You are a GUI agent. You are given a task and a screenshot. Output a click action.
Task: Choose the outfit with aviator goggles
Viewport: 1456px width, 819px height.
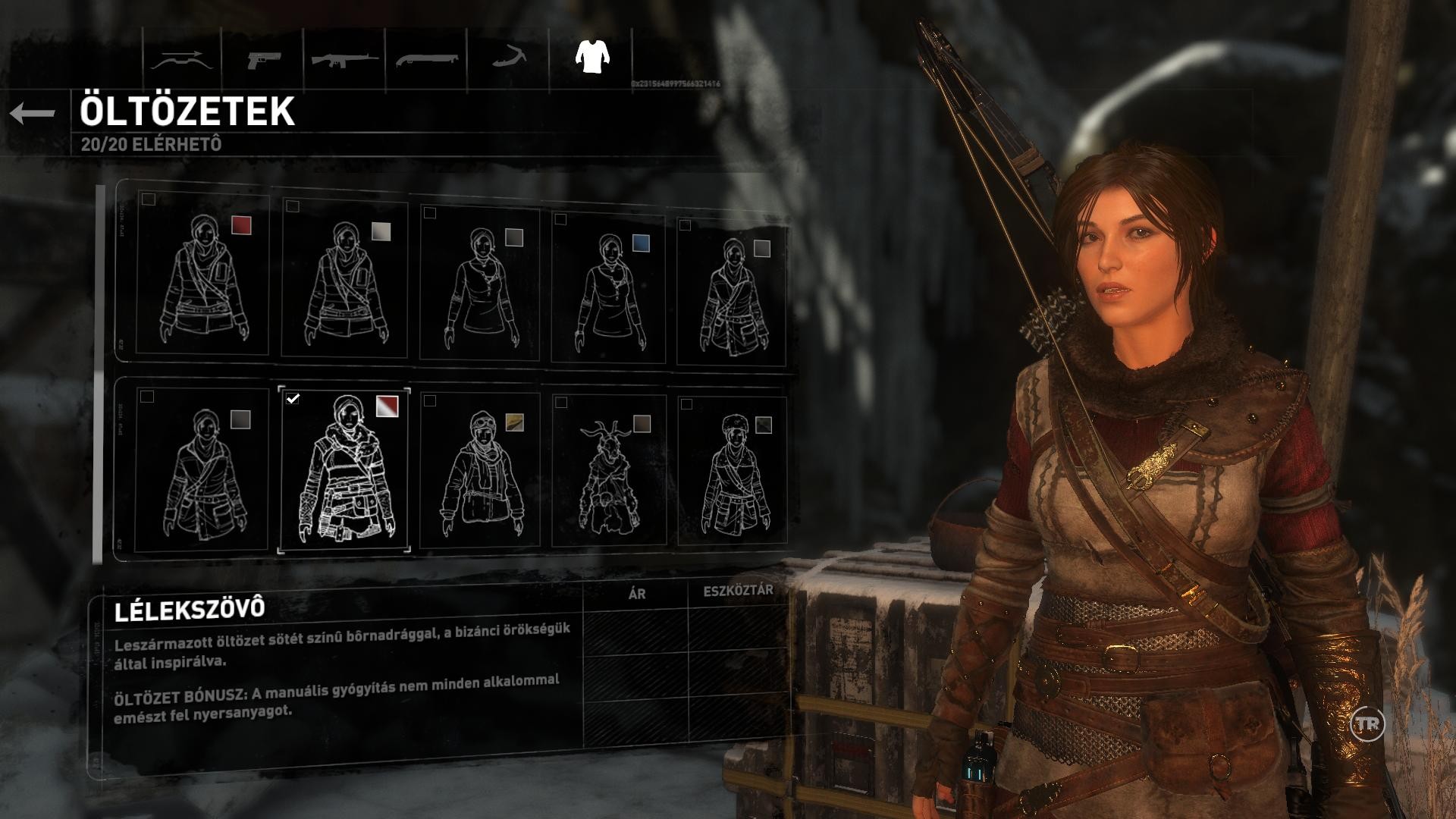click(479, 472)
